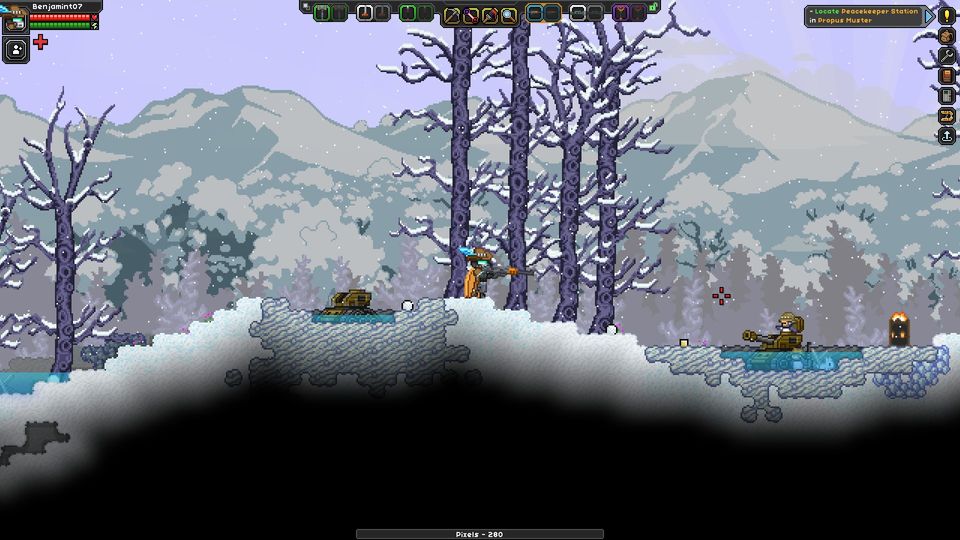Select the pickaxe matter manipulator tool
The width and height of the screenshot is (960, 540).
(452, 14)
